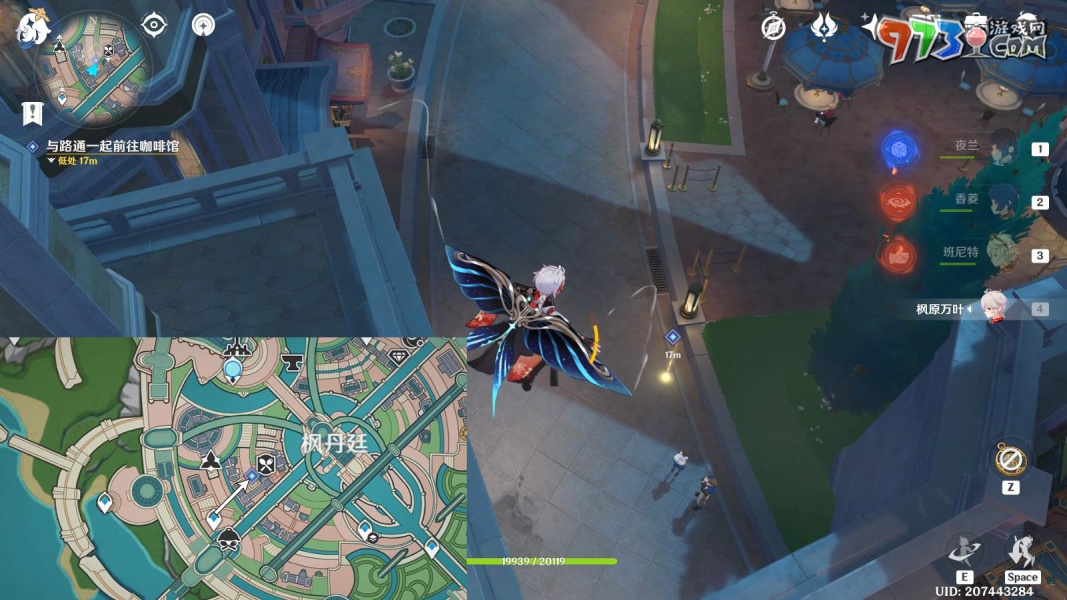Click the plunge-down action icon
This screenshot has height=600, width=1067.
[x=1021, y=551]
